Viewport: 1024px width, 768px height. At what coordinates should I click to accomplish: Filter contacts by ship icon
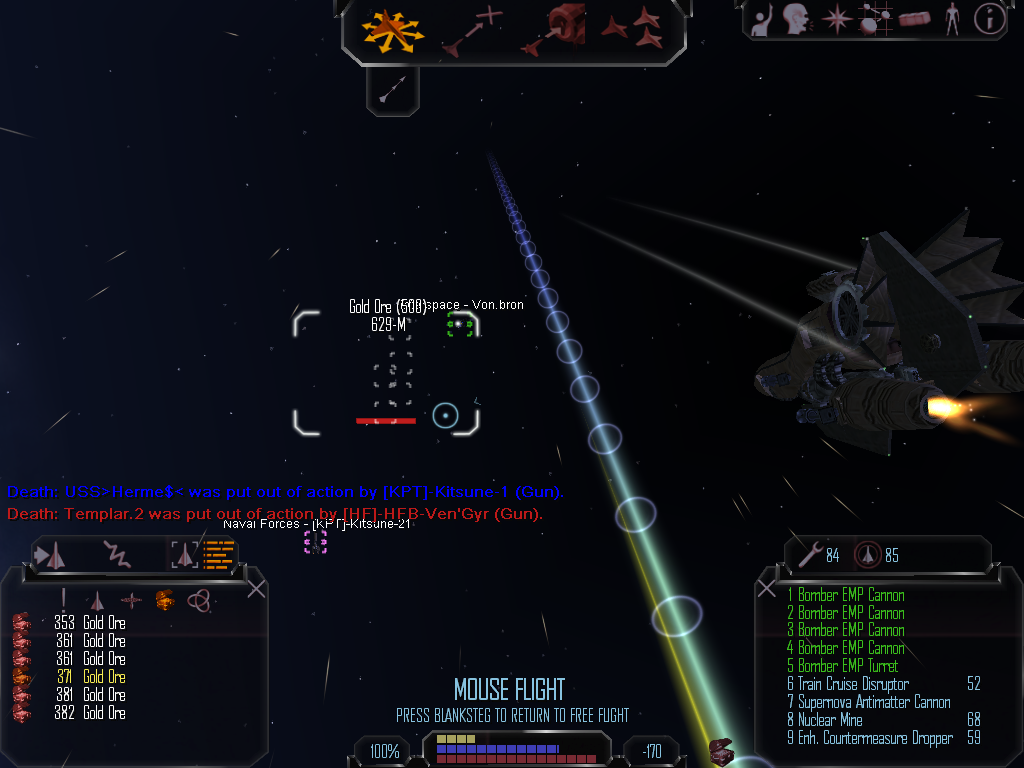click(97, 600)
